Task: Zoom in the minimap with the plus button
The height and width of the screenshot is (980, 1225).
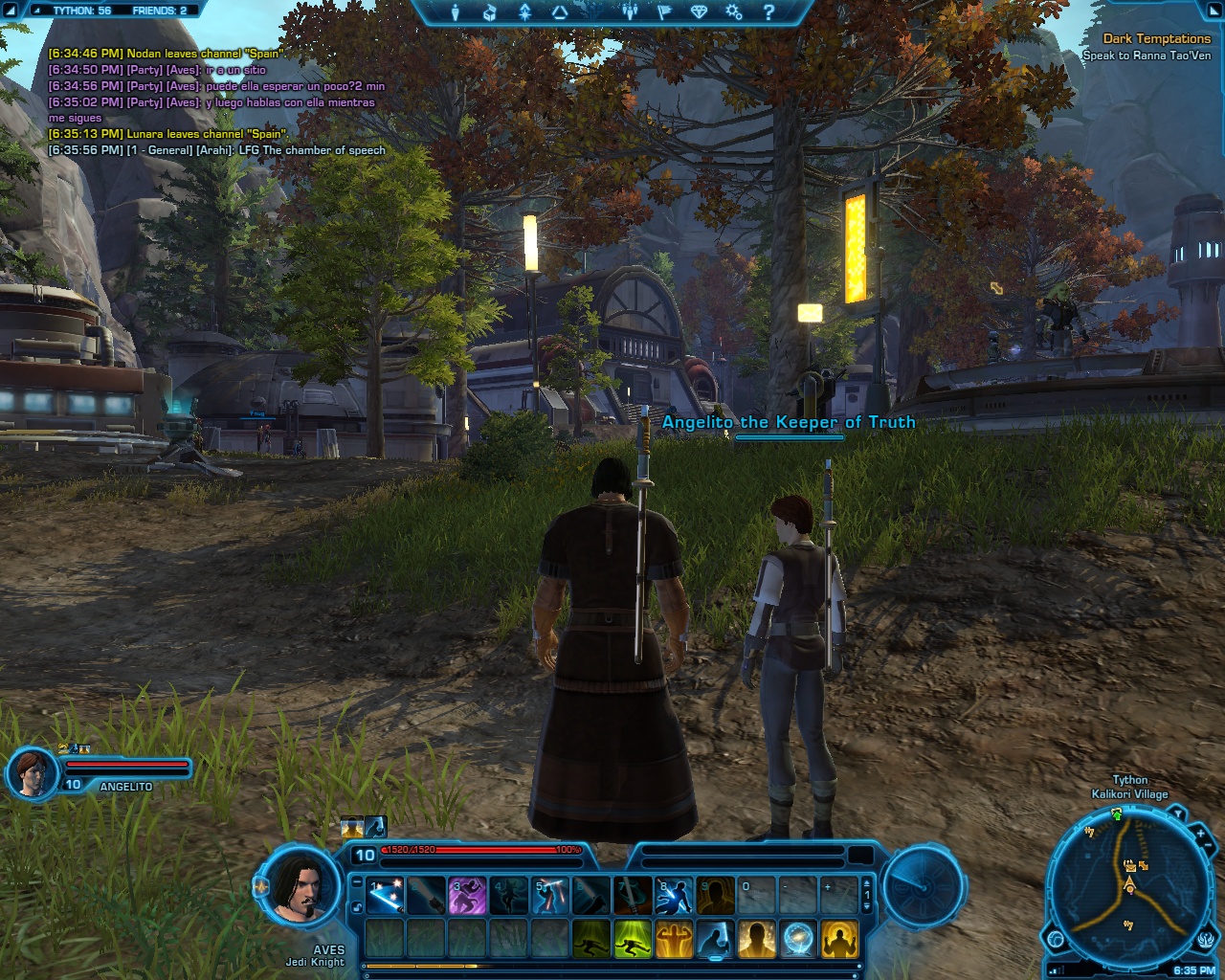Action: pos(1200,834)
